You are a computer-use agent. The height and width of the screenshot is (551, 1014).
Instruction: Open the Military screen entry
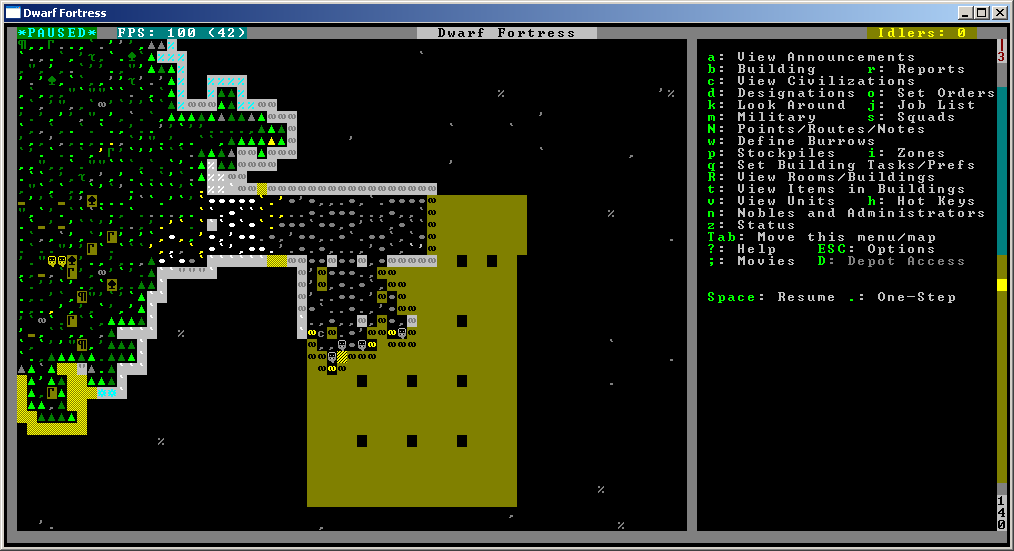point(776,117)
